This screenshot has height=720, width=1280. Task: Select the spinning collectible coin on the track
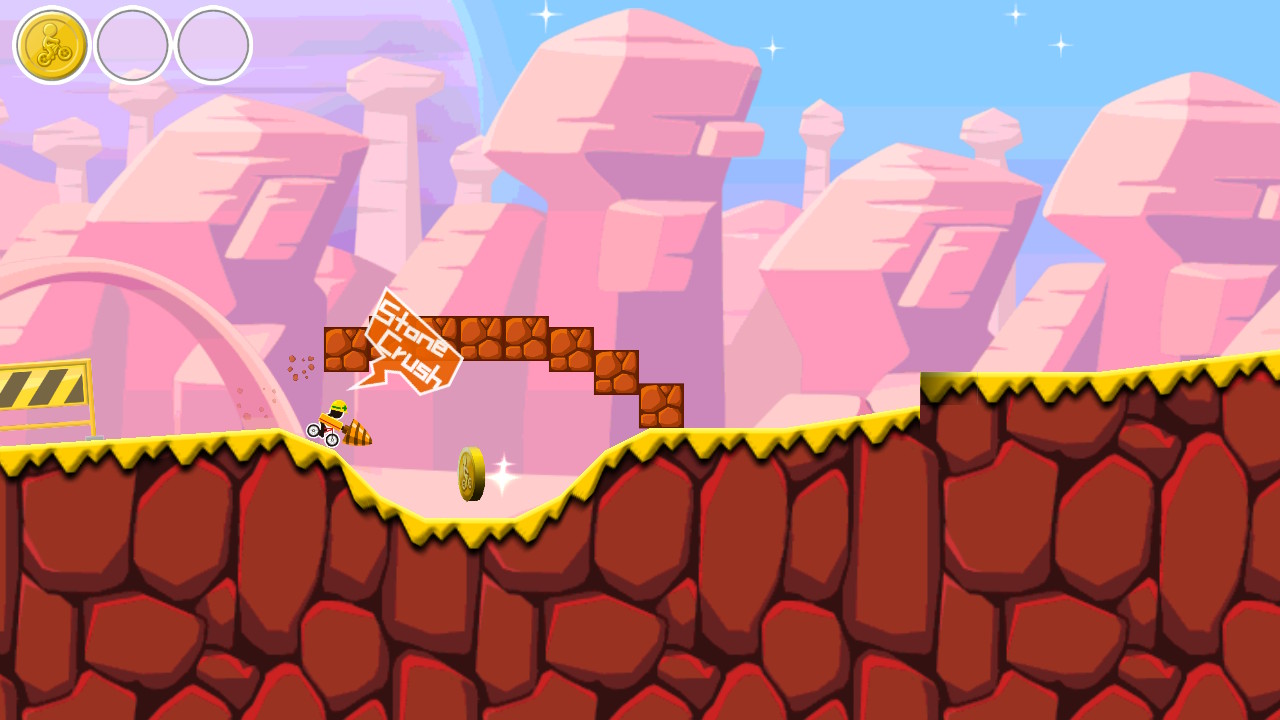click(470, 472)
